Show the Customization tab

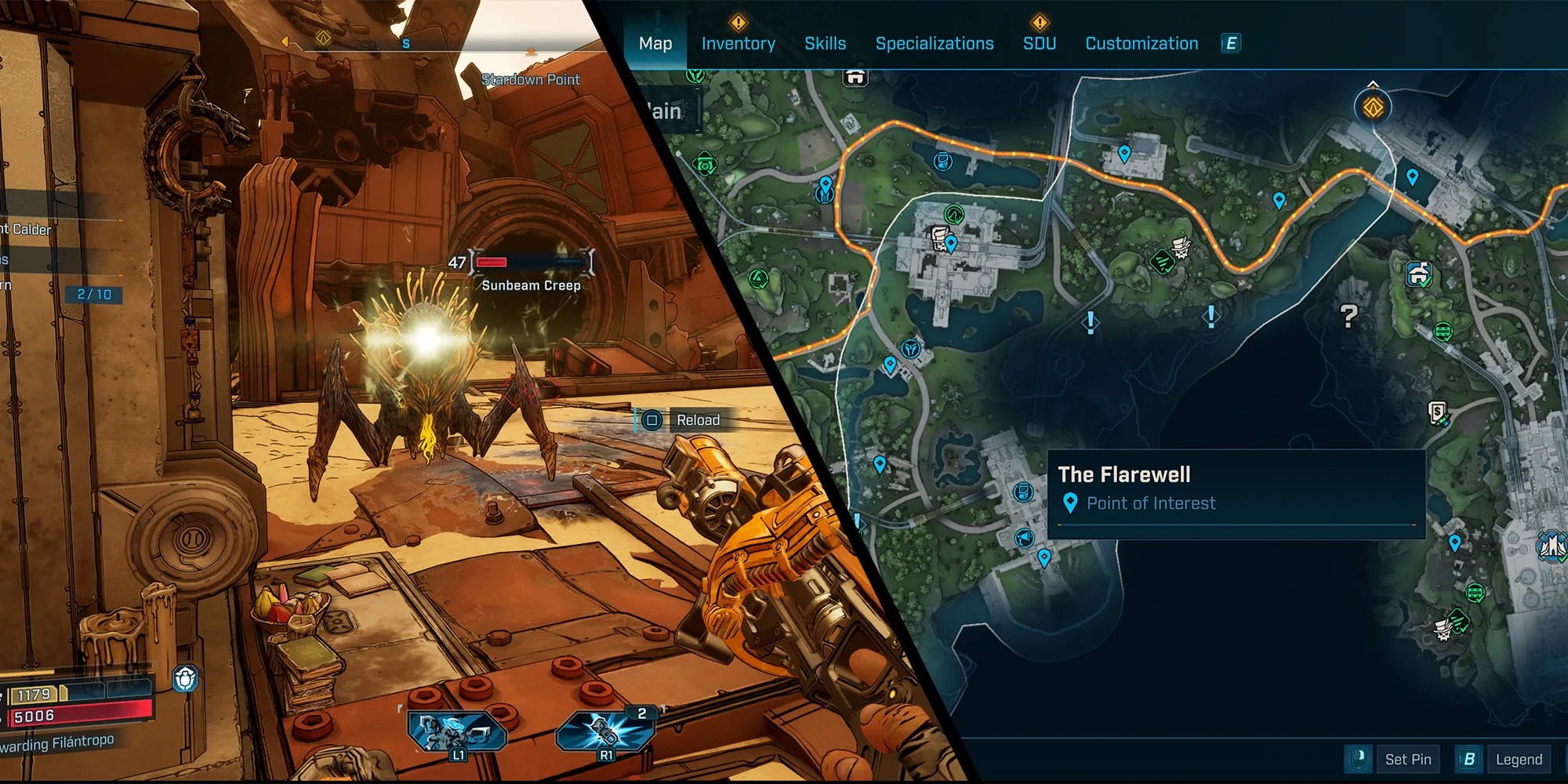point(1141,44)
